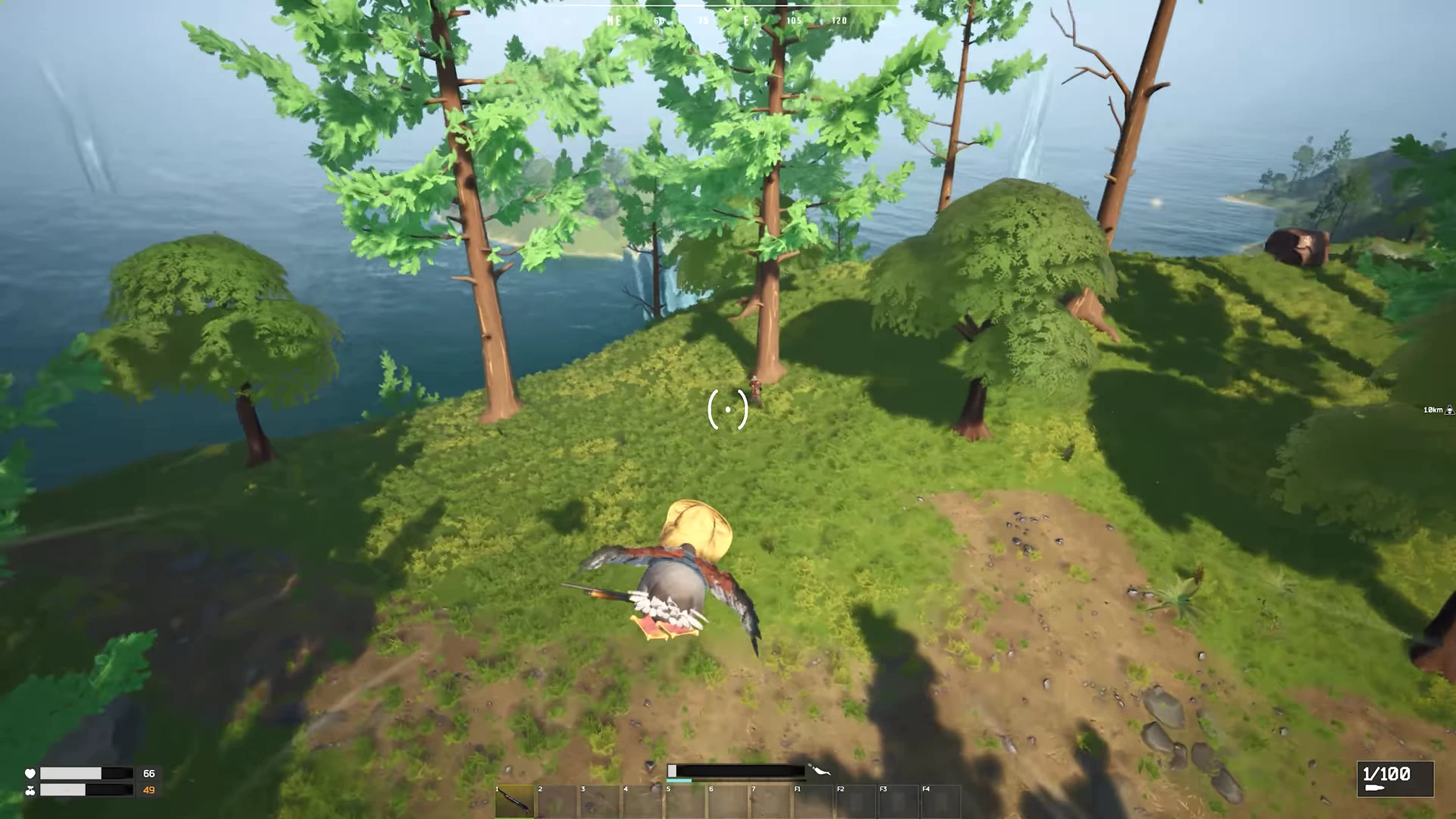Select the shotgun in hotbar slot 1
This screenshot has height=819, width=1456.
514,802
